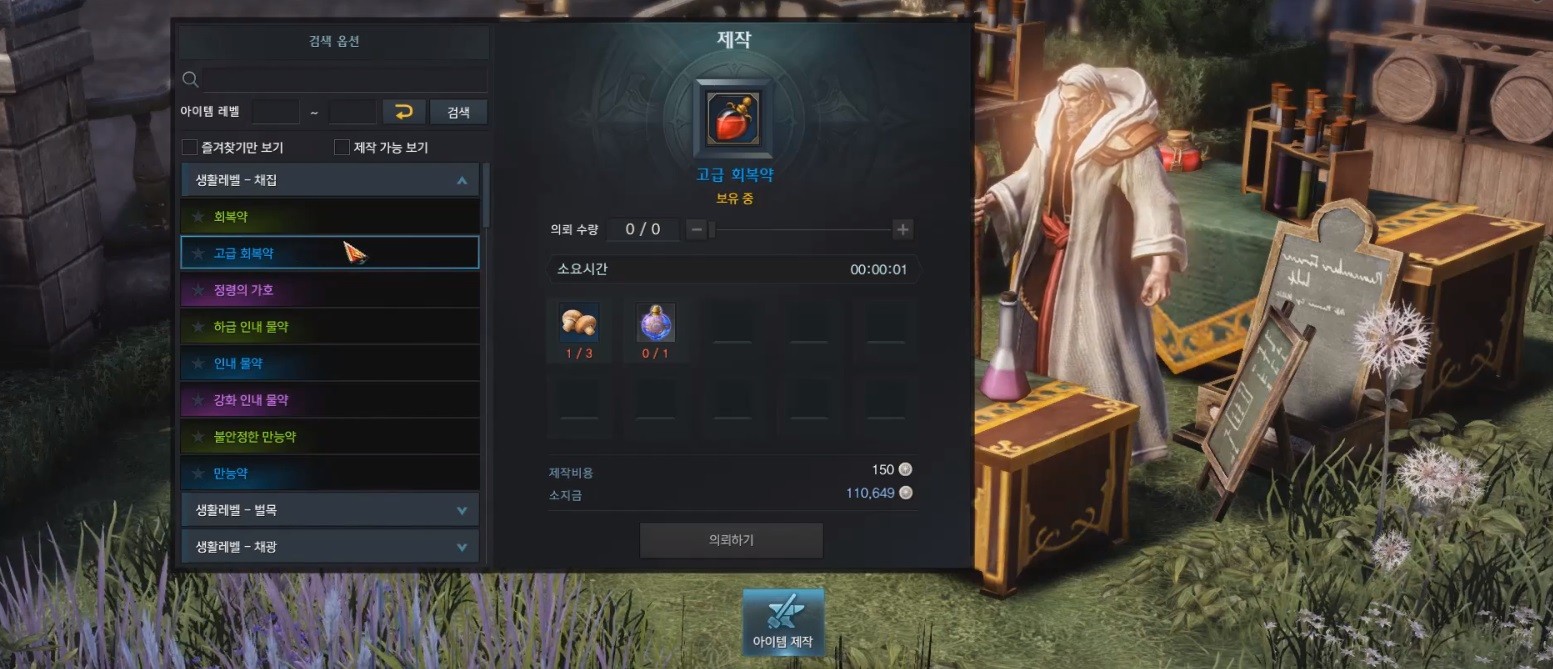Select the 만능약 recipe
Viewport: 1553px width, 669px height.
tap(329, 472)
